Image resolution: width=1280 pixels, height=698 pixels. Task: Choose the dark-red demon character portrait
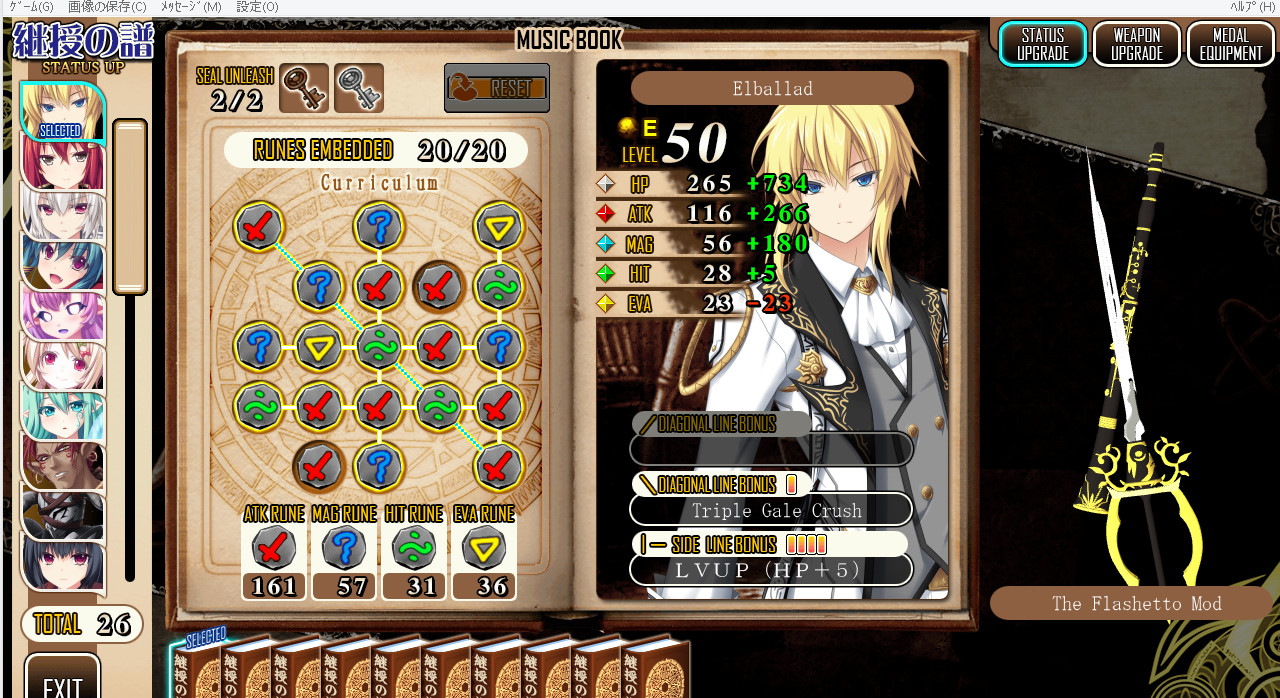click(x=62, y=465)
